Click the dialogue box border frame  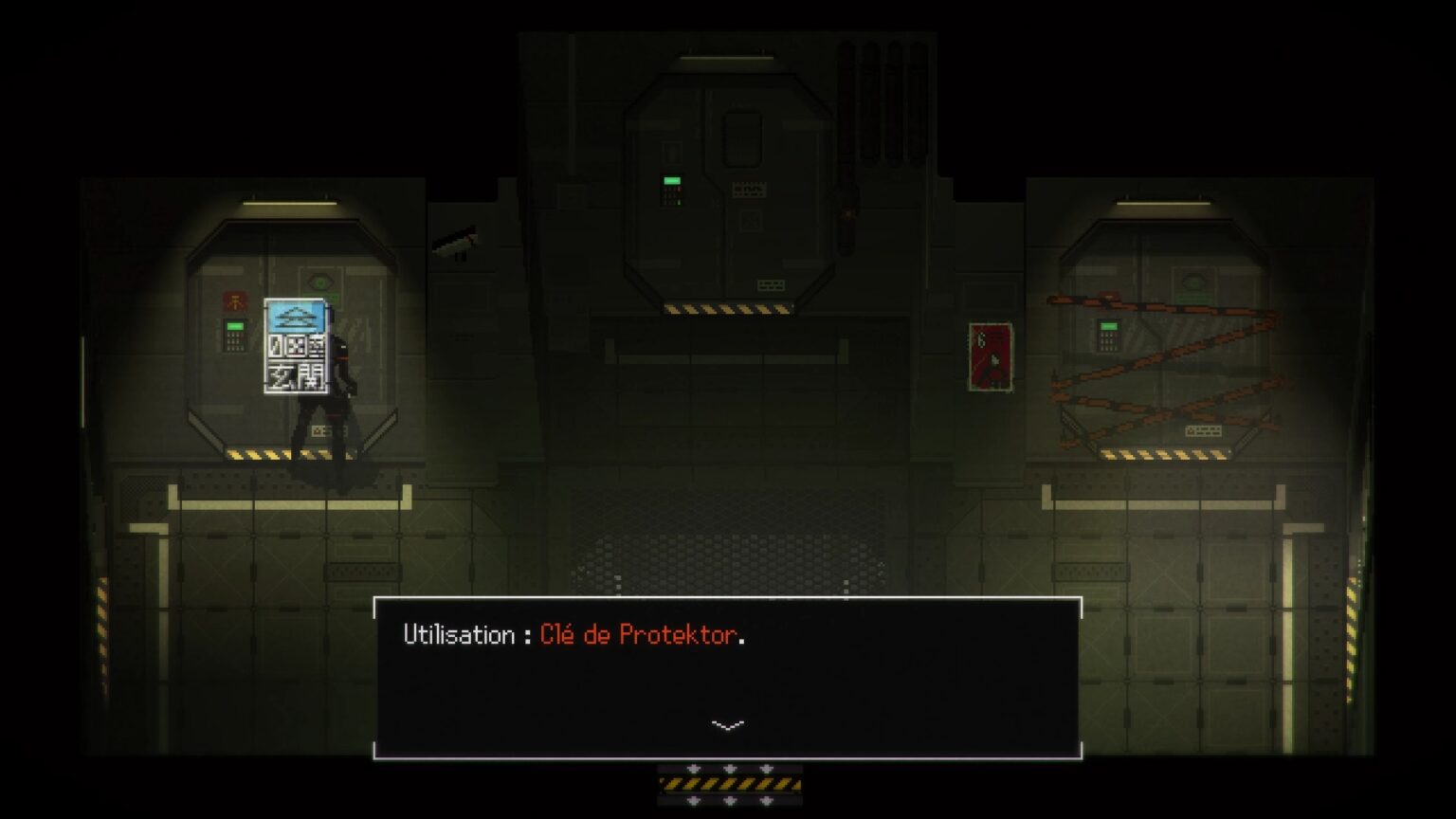click(730, 600)
